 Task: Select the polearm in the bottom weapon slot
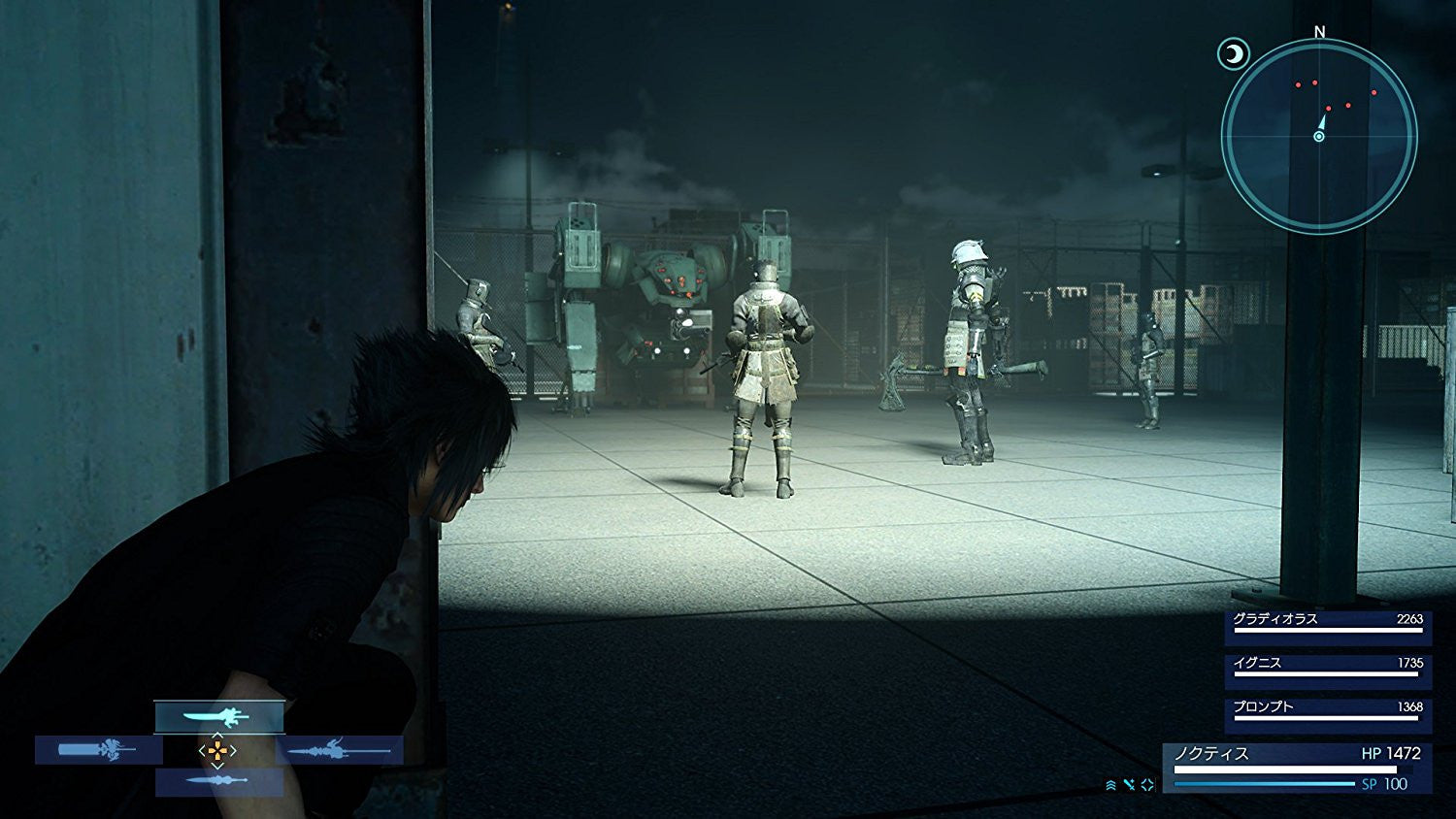click(x=218, y=781)
